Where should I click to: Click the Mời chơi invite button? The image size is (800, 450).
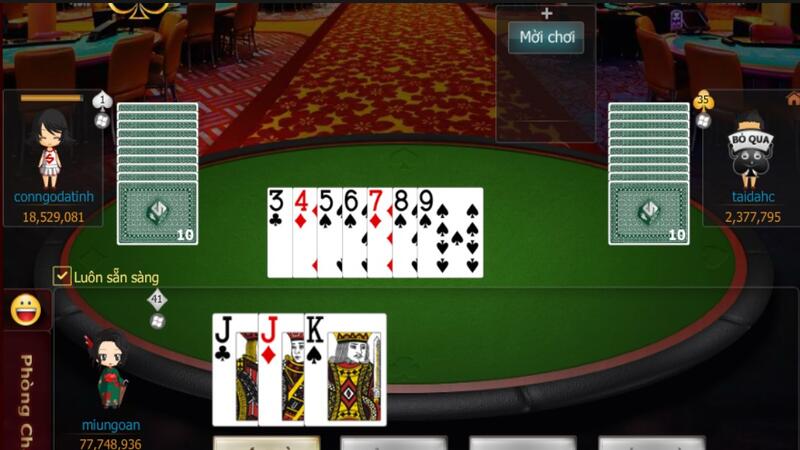pos(546,38)
